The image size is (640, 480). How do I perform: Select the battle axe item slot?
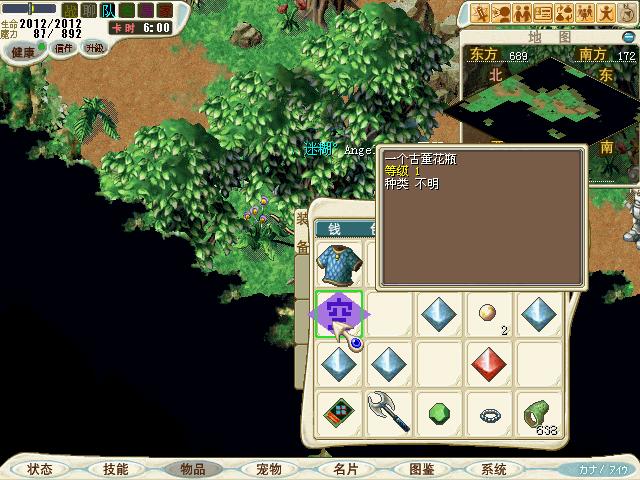click(389, 412)
